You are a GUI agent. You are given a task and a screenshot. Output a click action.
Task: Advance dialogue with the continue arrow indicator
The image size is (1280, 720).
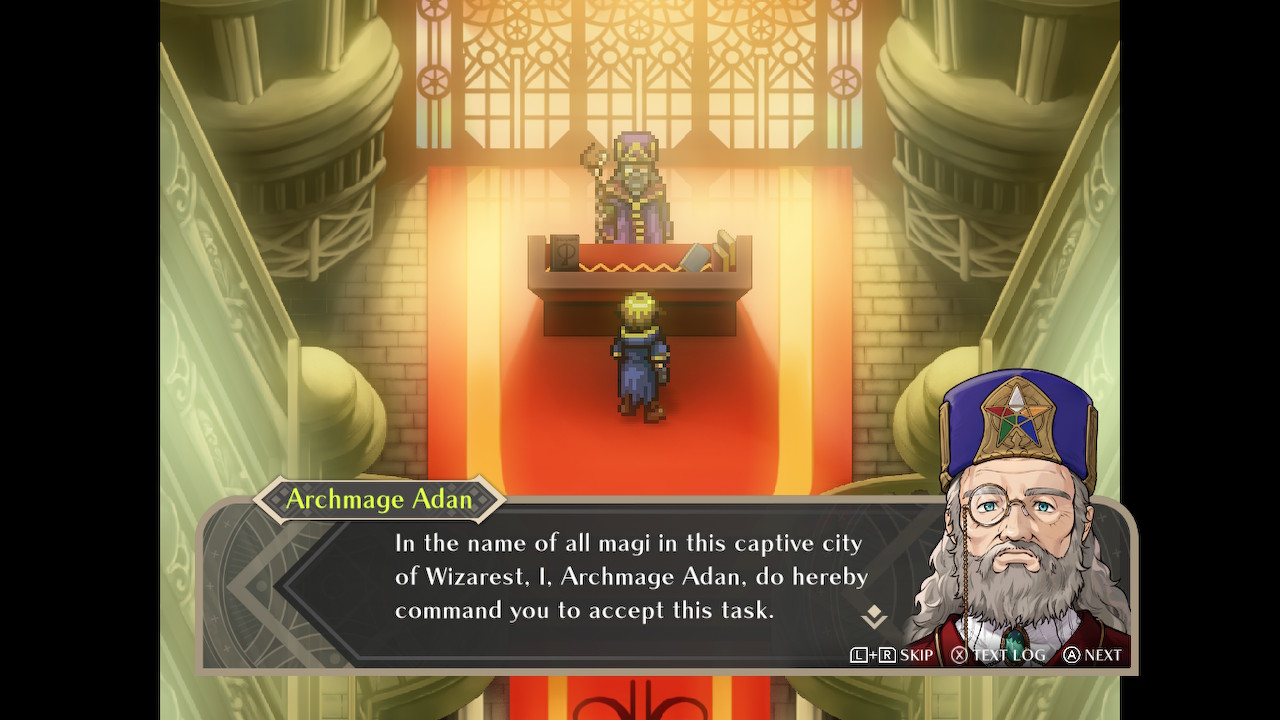(874, 617)
